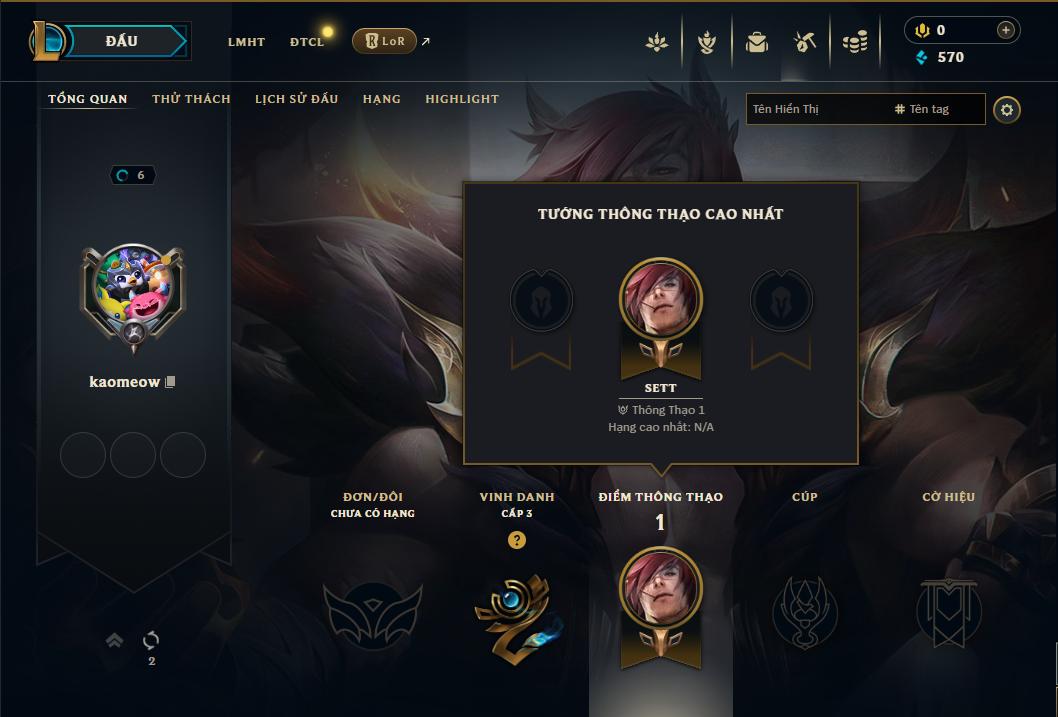Open the loot crafting hammer icon
This screenshot has width=1058, height=717.
805,42
